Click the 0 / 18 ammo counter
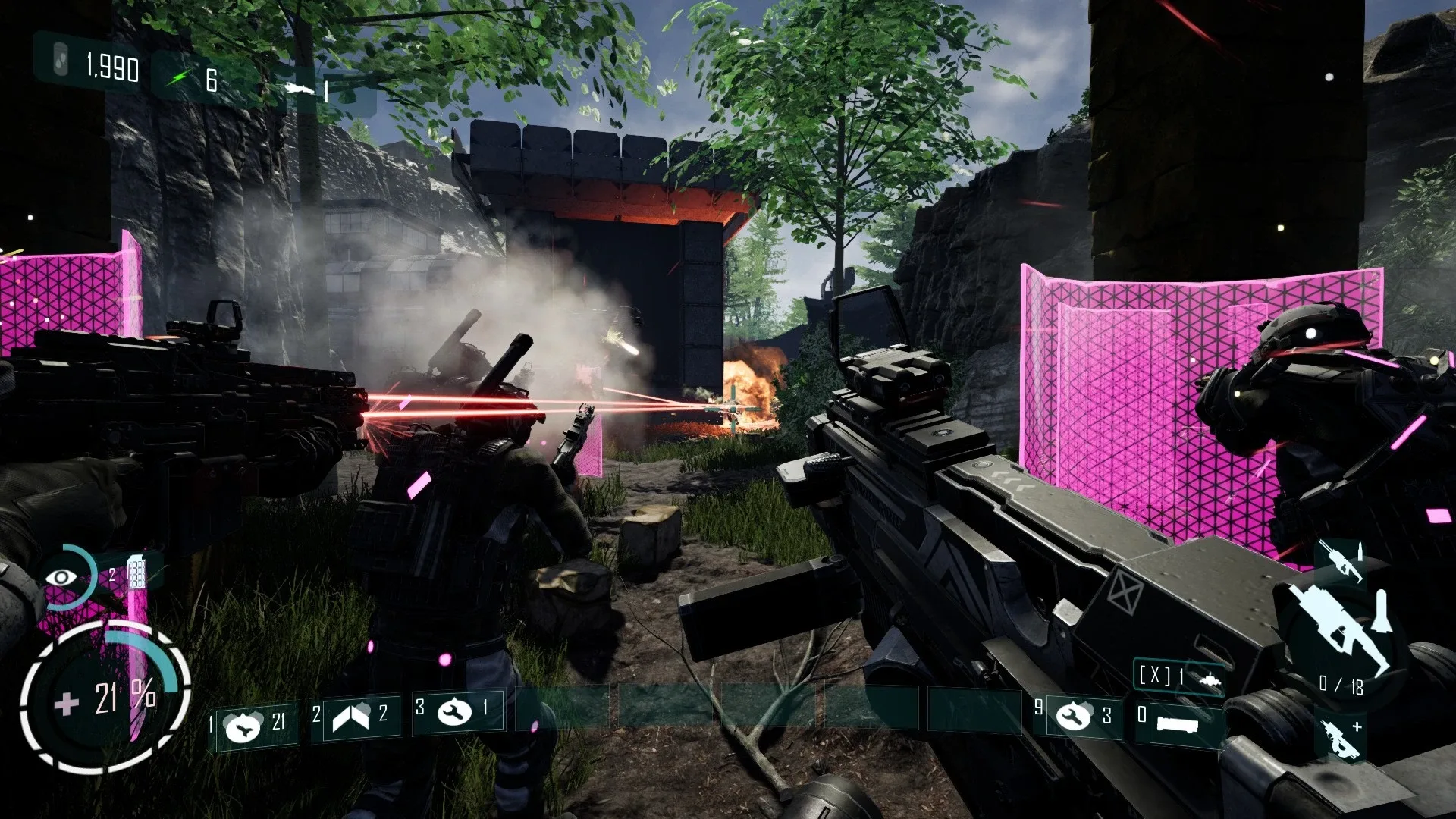 pos(1341,684)
